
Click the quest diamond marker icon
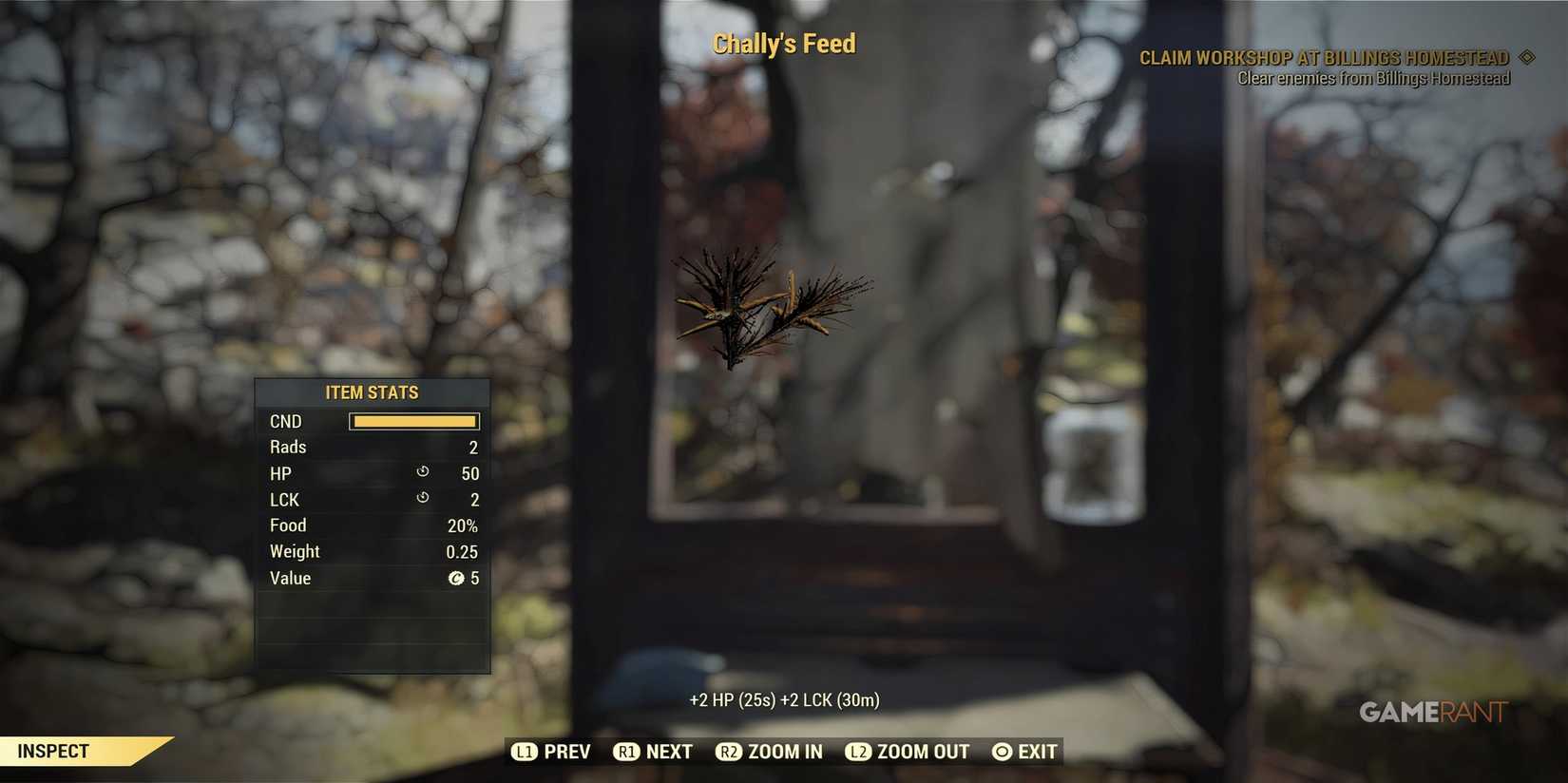tap(1528, 57)
